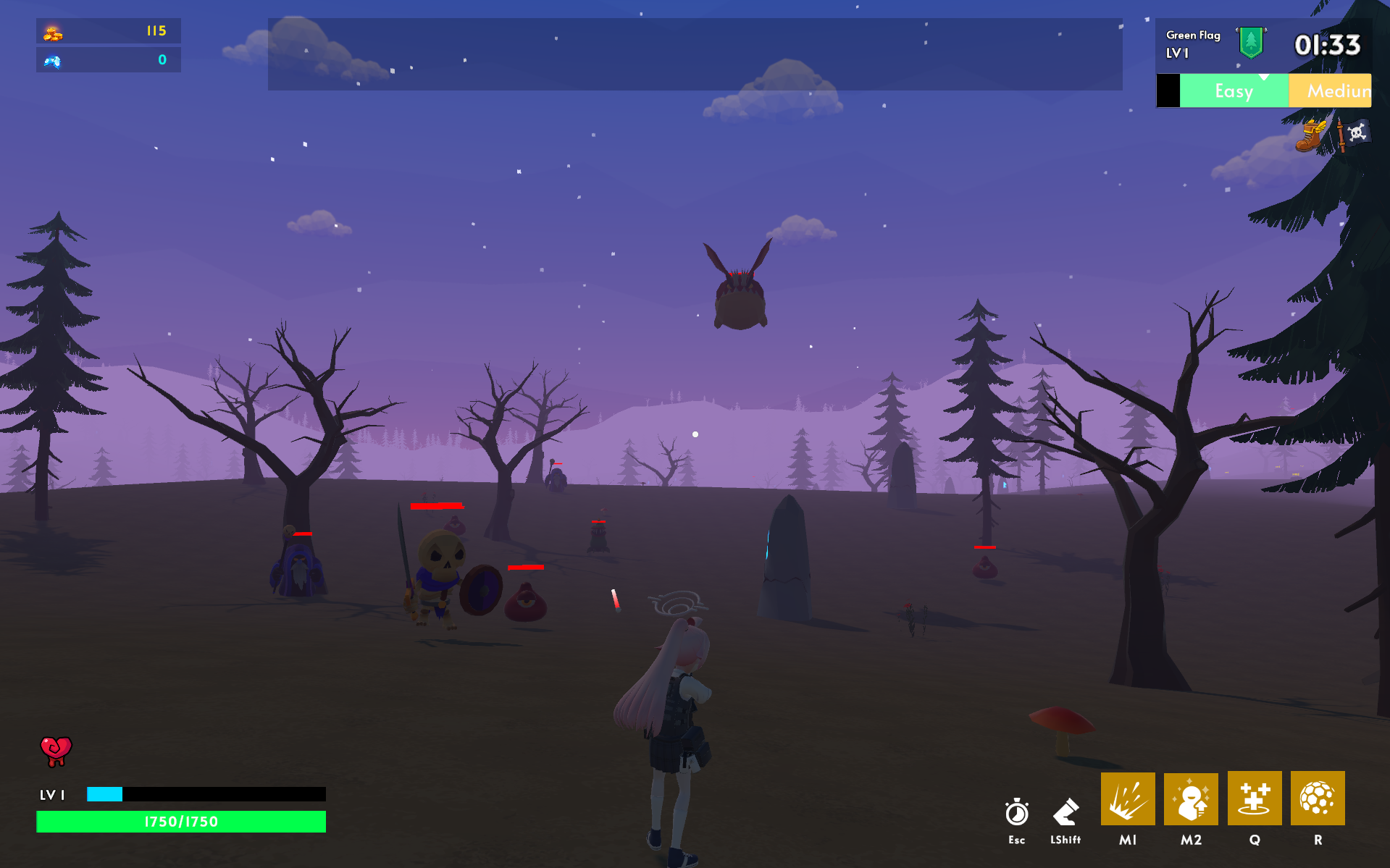Click the winged boot item icon
The width and height of the screenshot is (1390, 868).
[x=1310, y=135]
